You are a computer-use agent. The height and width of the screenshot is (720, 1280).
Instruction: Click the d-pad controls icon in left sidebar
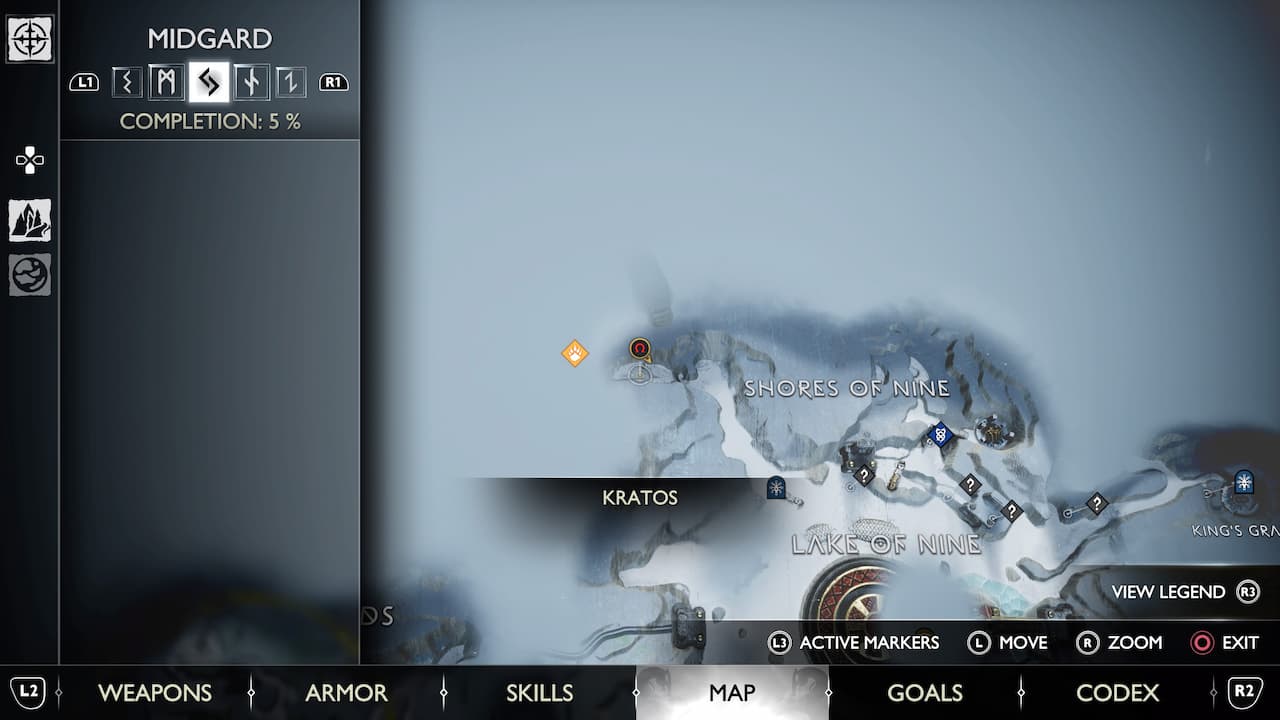pos(30,158)
